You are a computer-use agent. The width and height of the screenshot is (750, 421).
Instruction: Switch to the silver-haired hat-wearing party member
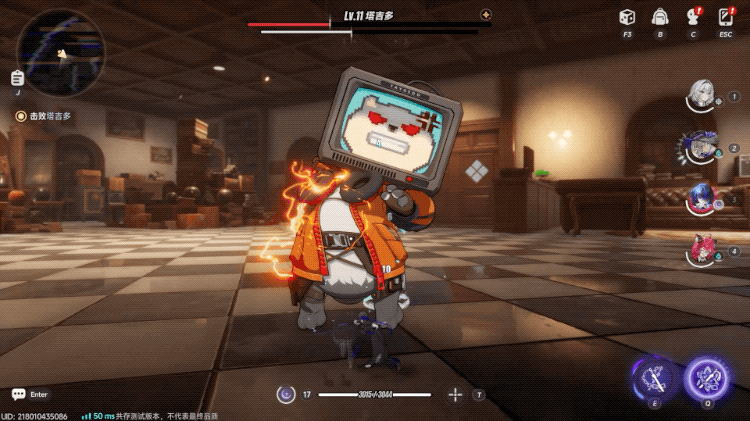click(x=700, y=147)
